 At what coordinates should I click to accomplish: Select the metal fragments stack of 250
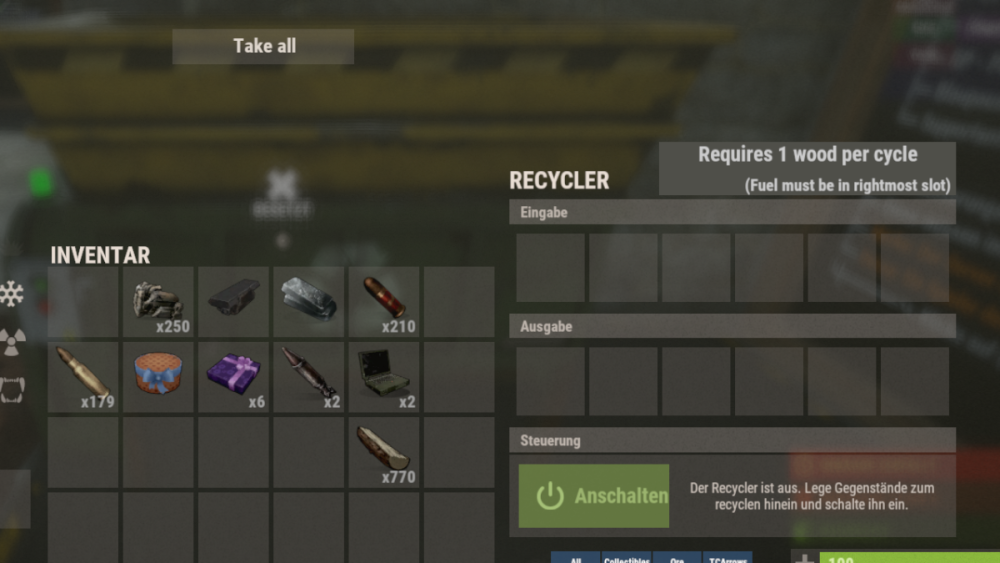(x=159, y=301)
